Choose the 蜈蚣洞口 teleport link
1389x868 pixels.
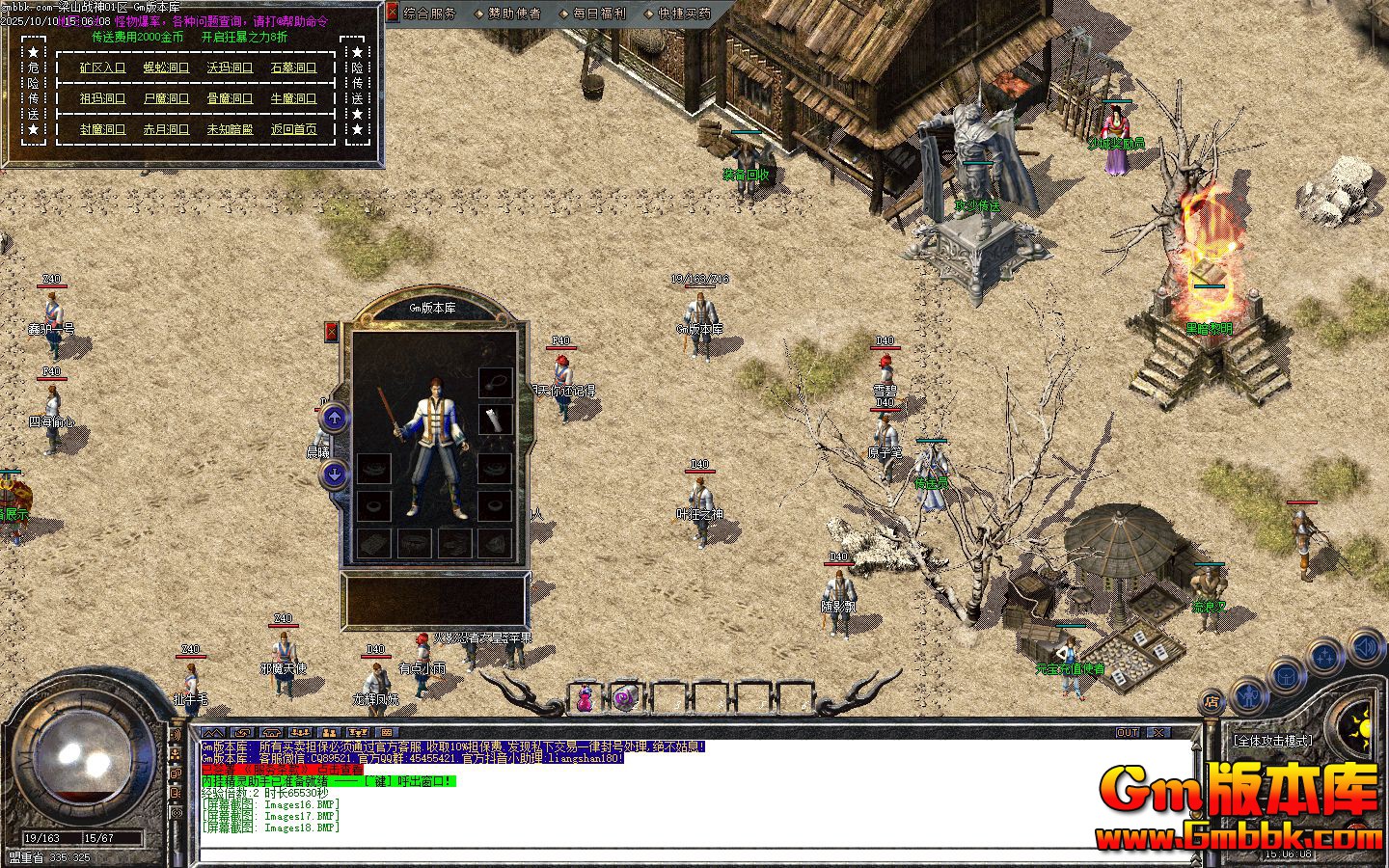click(166, 68)
